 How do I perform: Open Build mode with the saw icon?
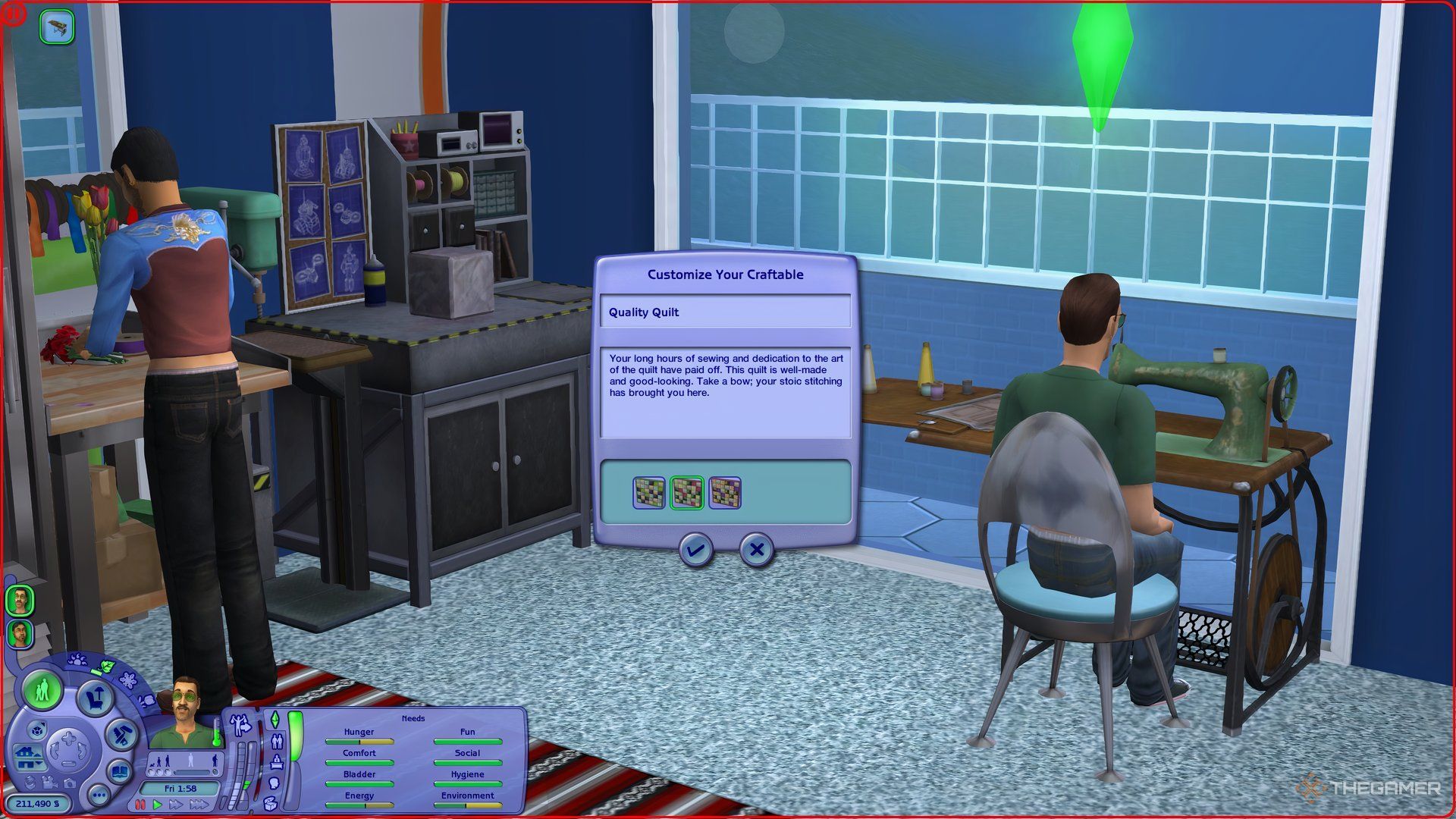tap(121, 734)
